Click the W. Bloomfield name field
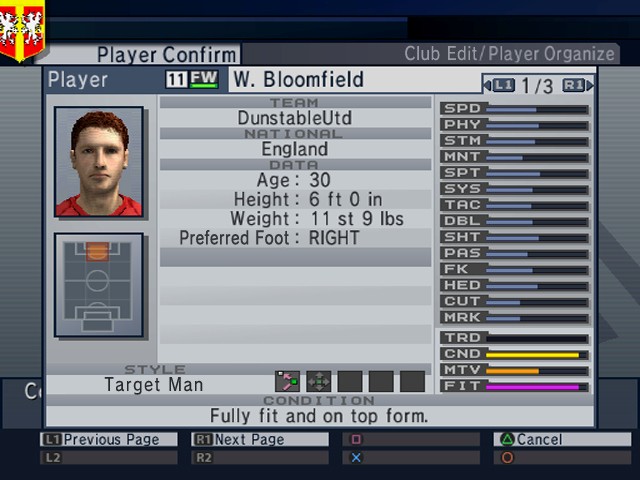 pyautogui.click(x=299, y=80)
